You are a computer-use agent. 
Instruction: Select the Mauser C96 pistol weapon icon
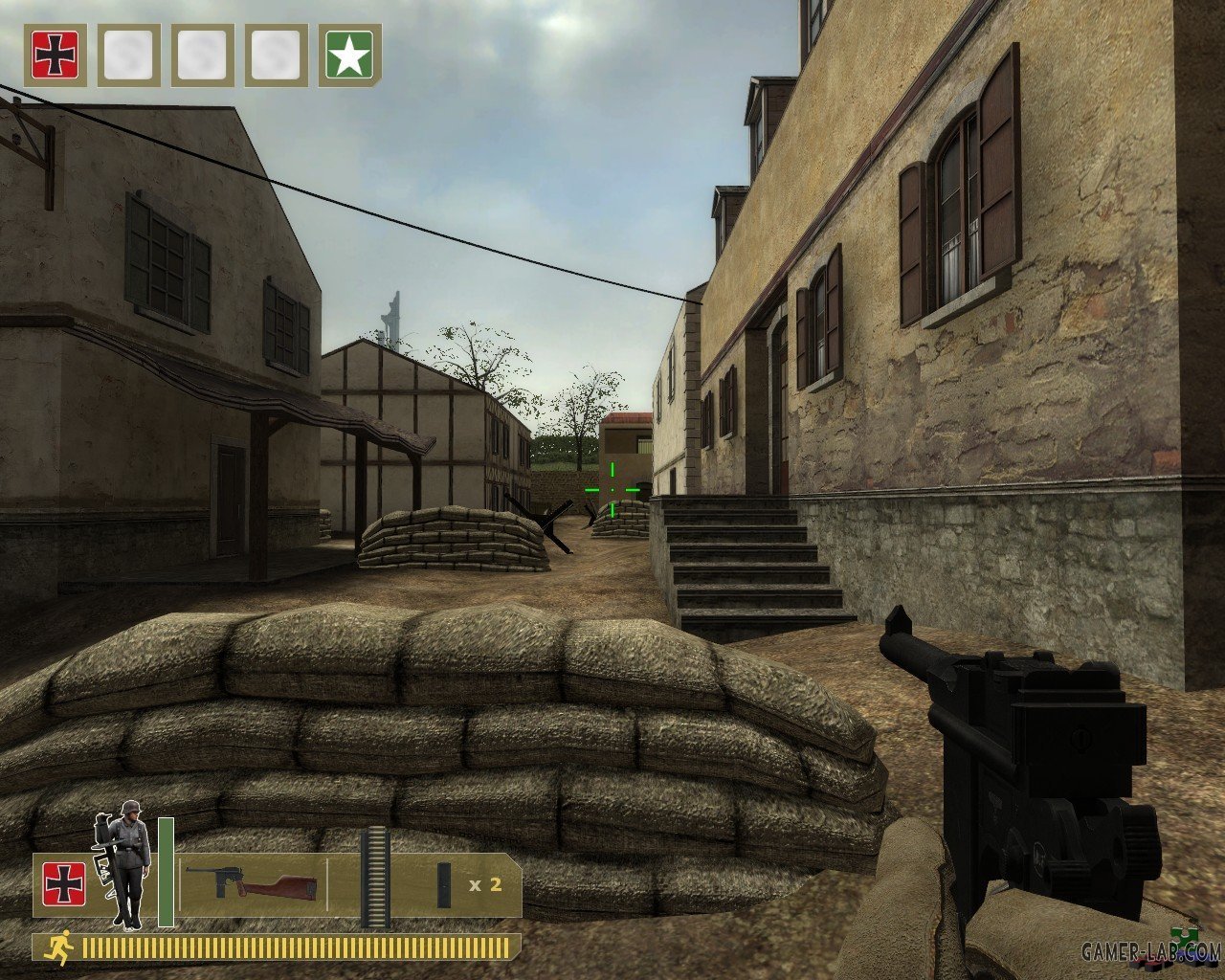click(x=252, y=882)
